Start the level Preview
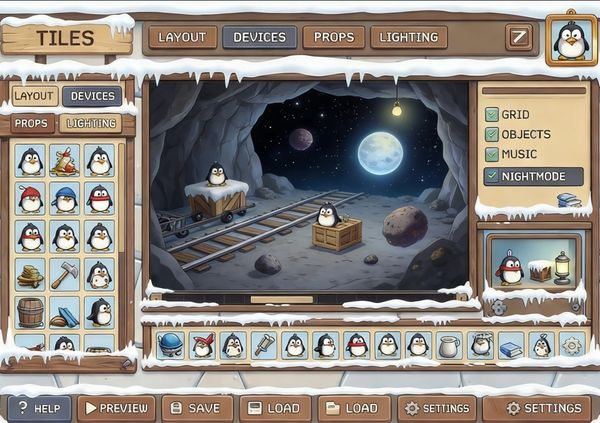Screen dimensions: 600x423 coord(116,408)
